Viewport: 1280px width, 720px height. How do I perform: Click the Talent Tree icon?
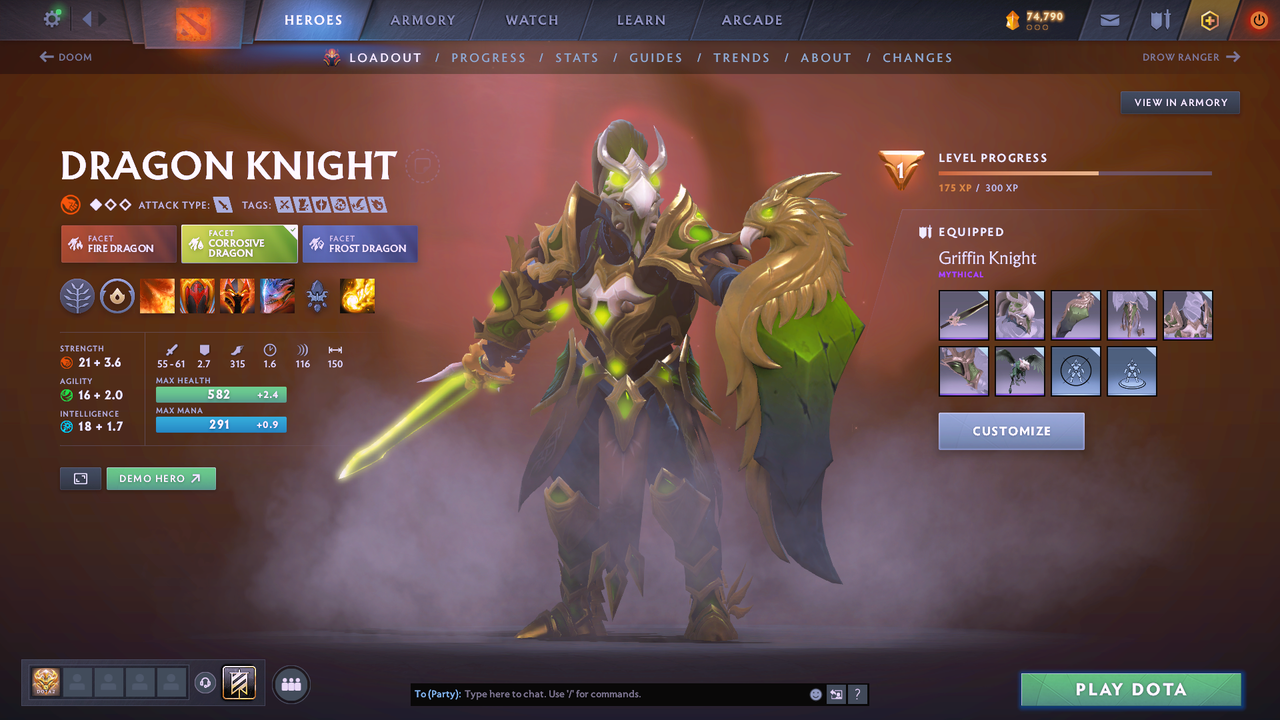point(78,296)
